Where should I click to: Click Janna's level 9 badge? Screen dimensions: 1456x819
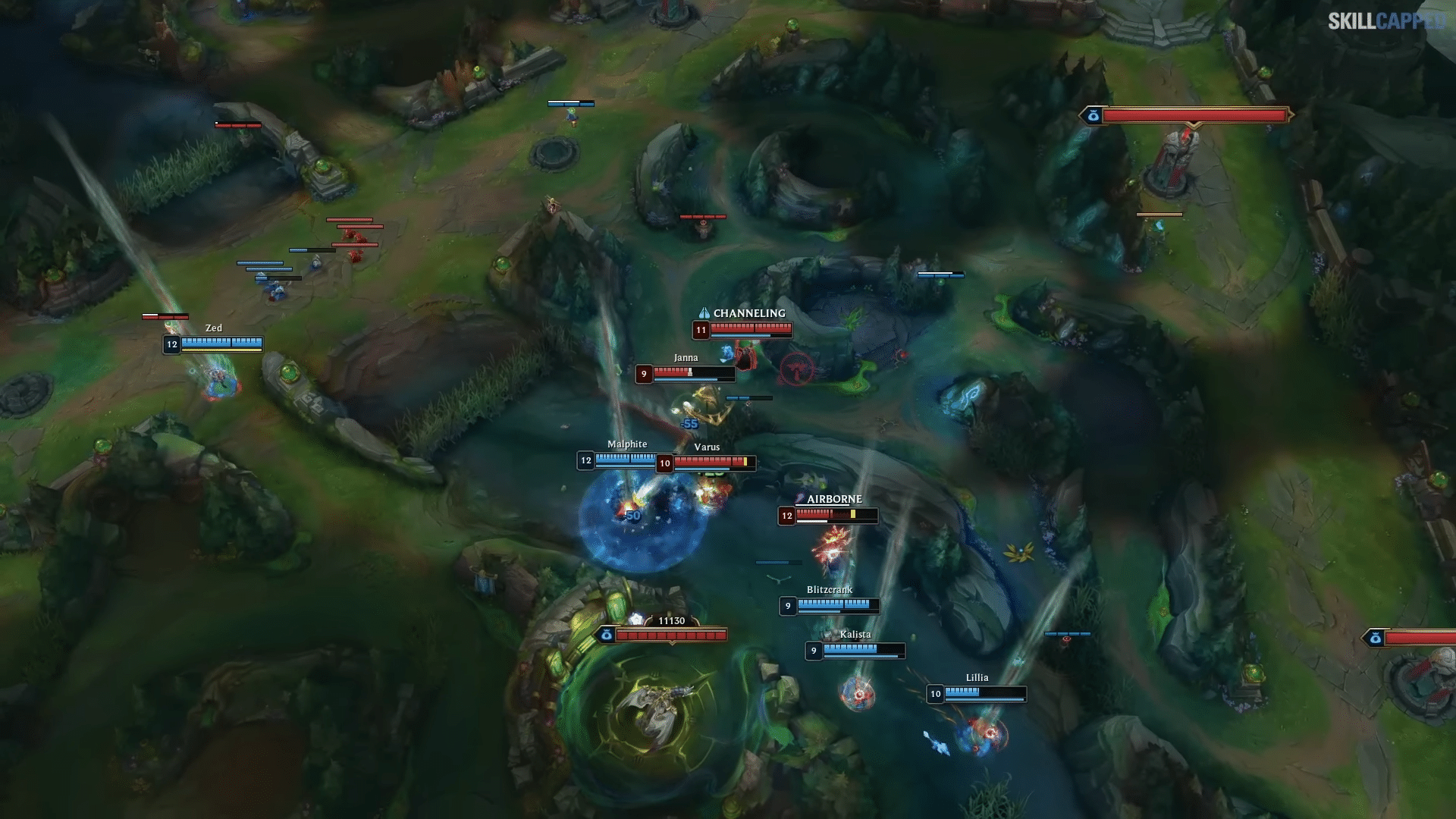[645, 373]
